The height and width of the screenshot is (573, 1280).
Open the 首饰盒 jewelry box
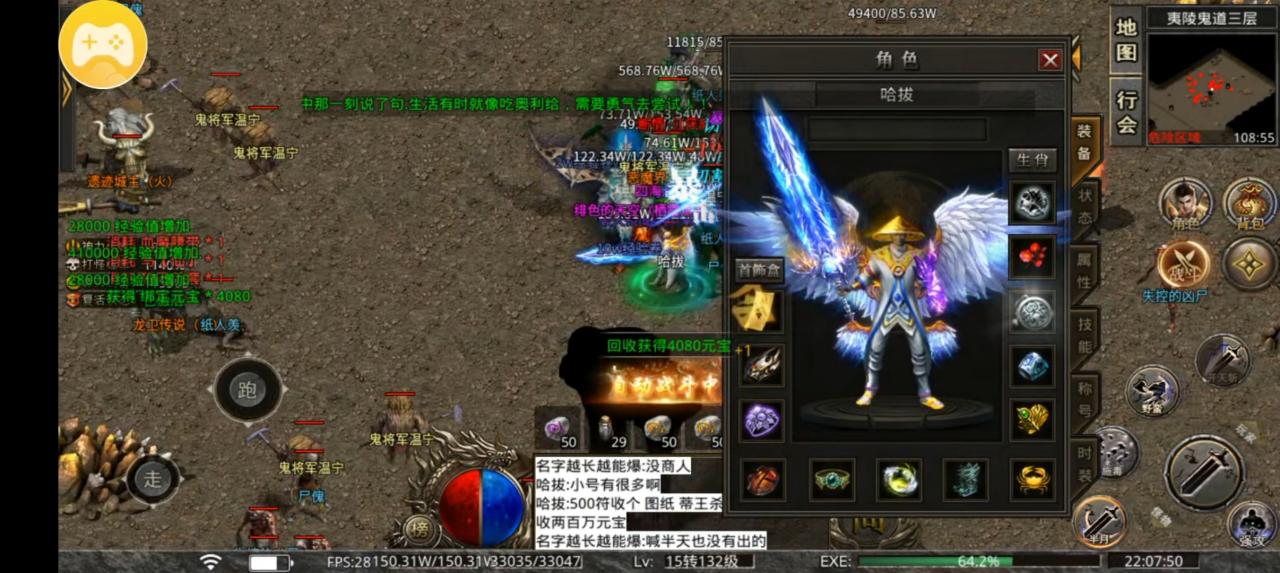pos(759,269)
